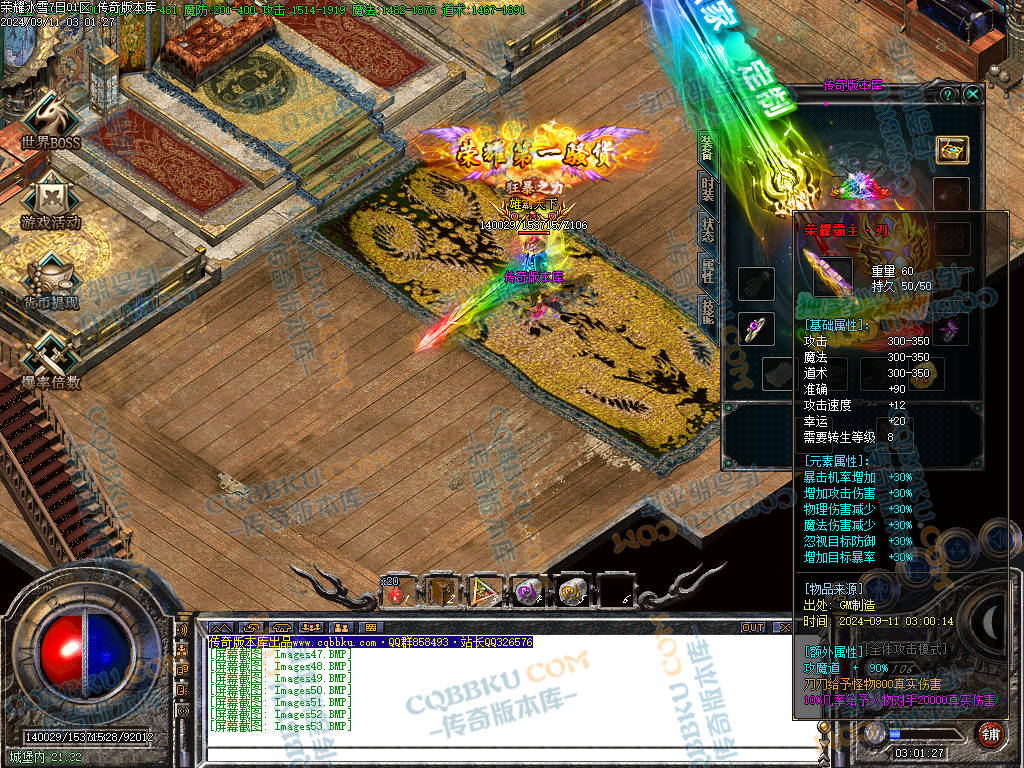Viewport: 1024px width, 768px height.
Task: Open the red 铺 shop button
Action: [990, 735]
